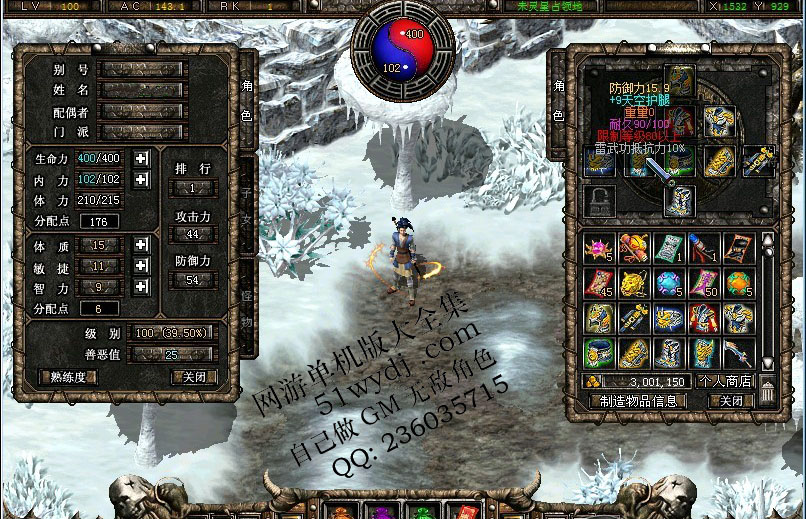
Task: Select the 角色 tab beside the stats panel
Action: pos(246,102)
